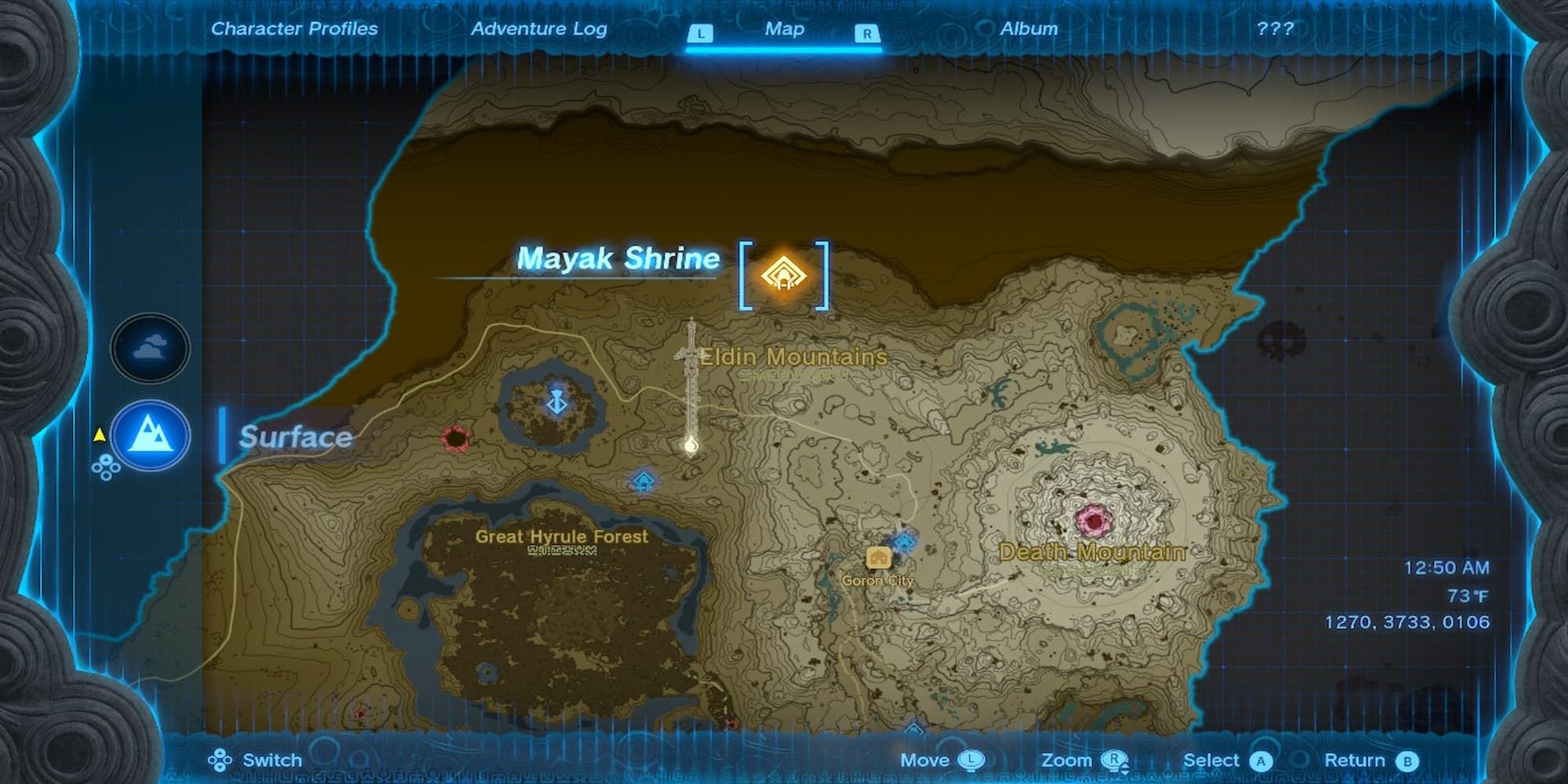Switch to the Album tab
Image resolution: width=1568 pixels, height=784 pixels.
click(x=1029, y=28)
